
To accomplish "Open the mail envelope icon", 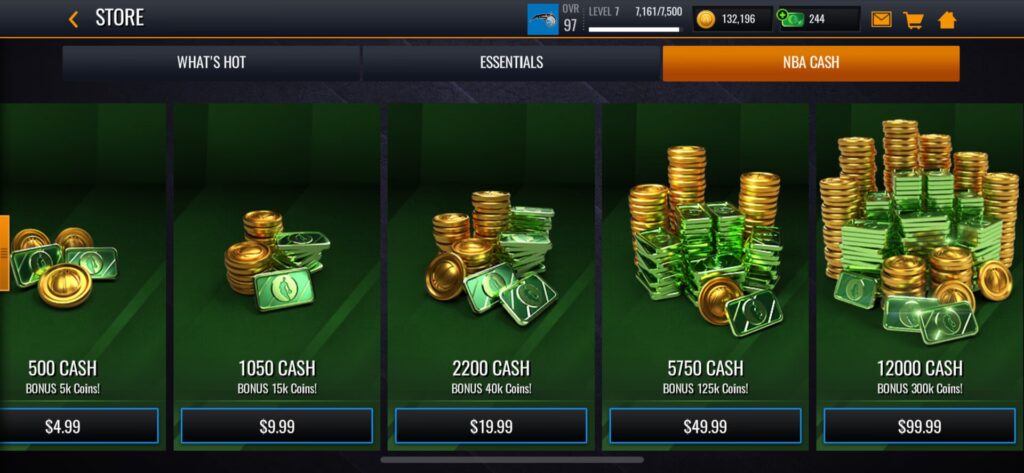I will click(x=881, y=19).
